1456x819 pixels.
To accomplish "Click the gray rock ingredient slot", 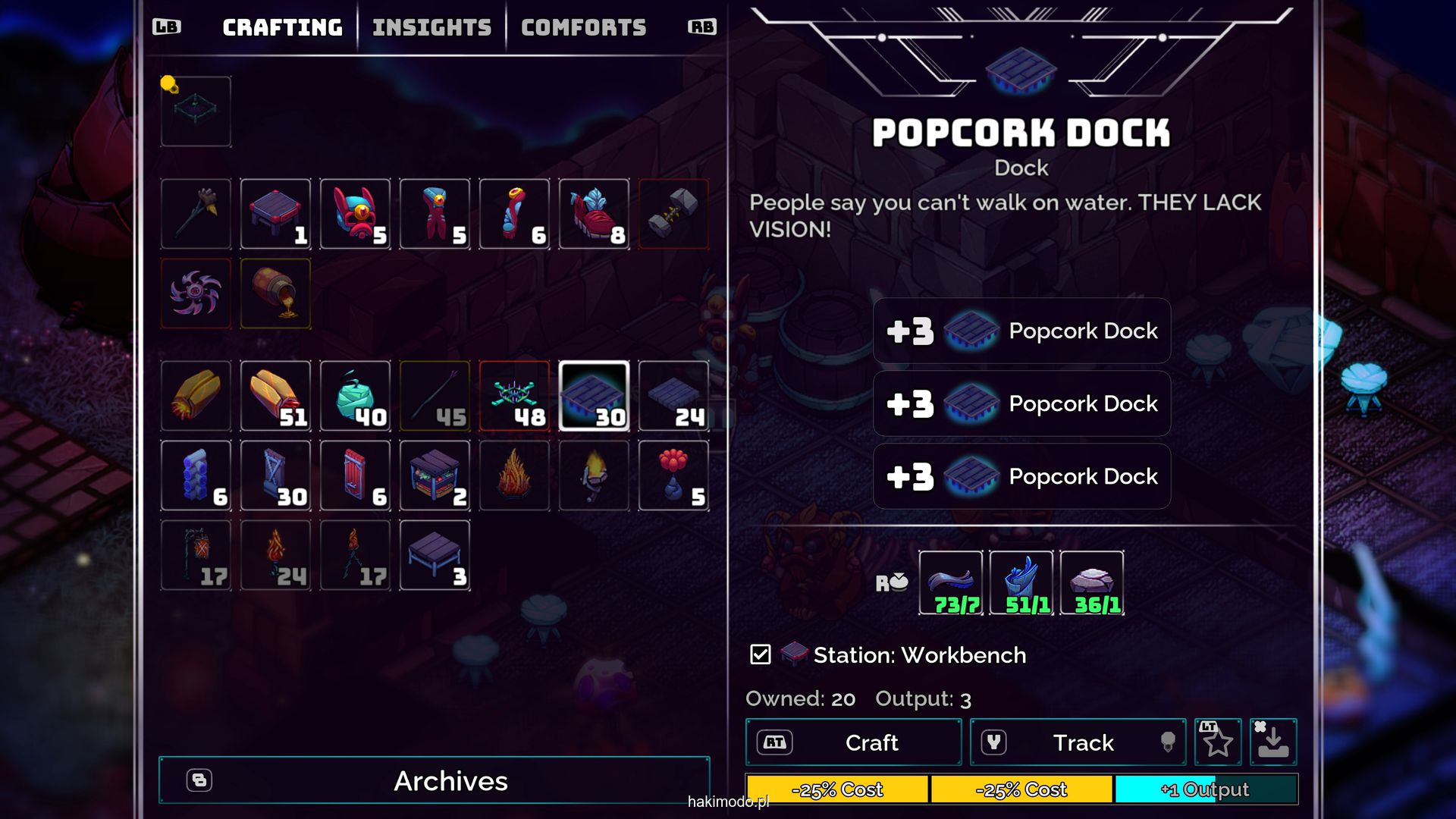I will (x=1092, y=583).
